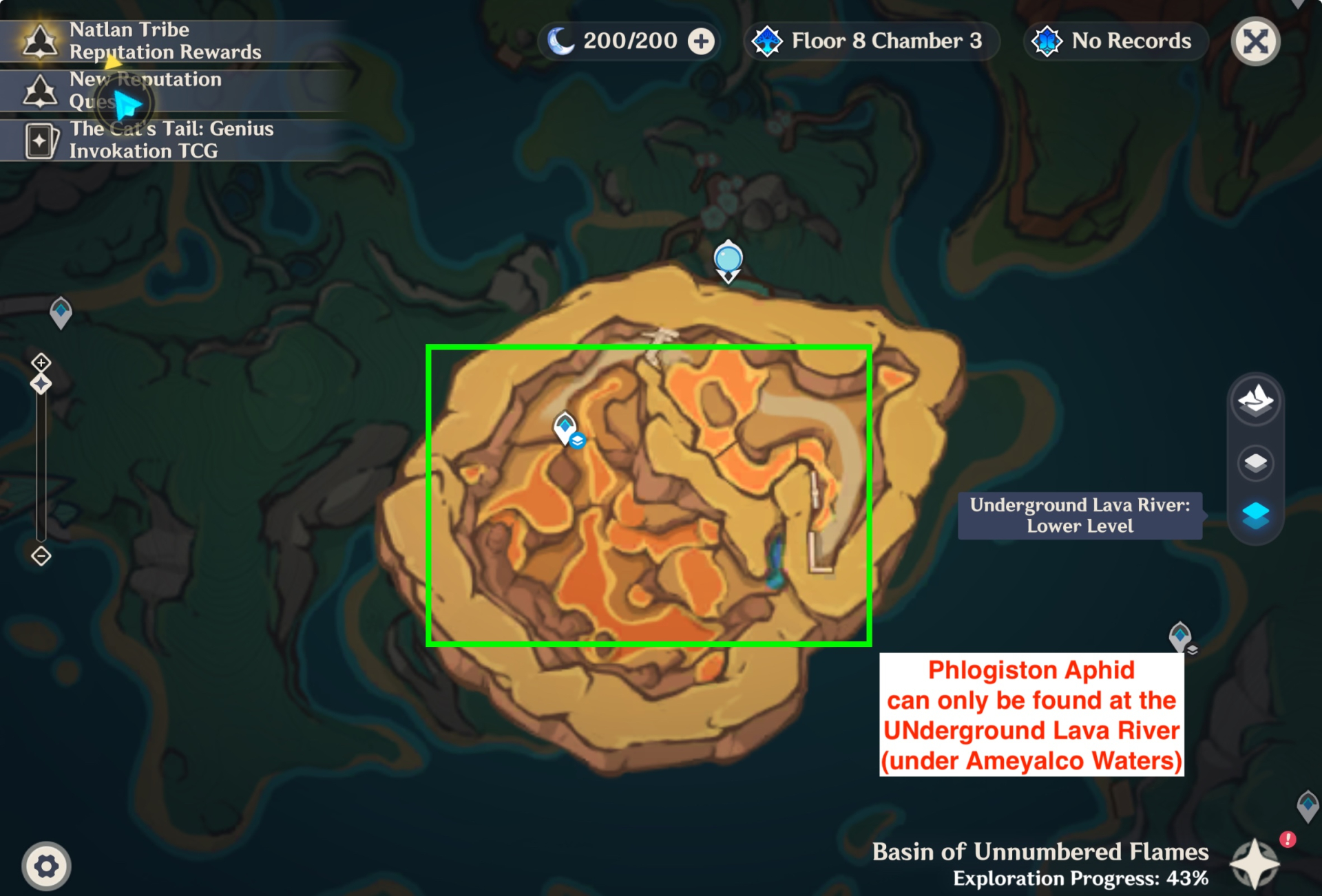Click the Original Resin moon icon

pos(561,41)
